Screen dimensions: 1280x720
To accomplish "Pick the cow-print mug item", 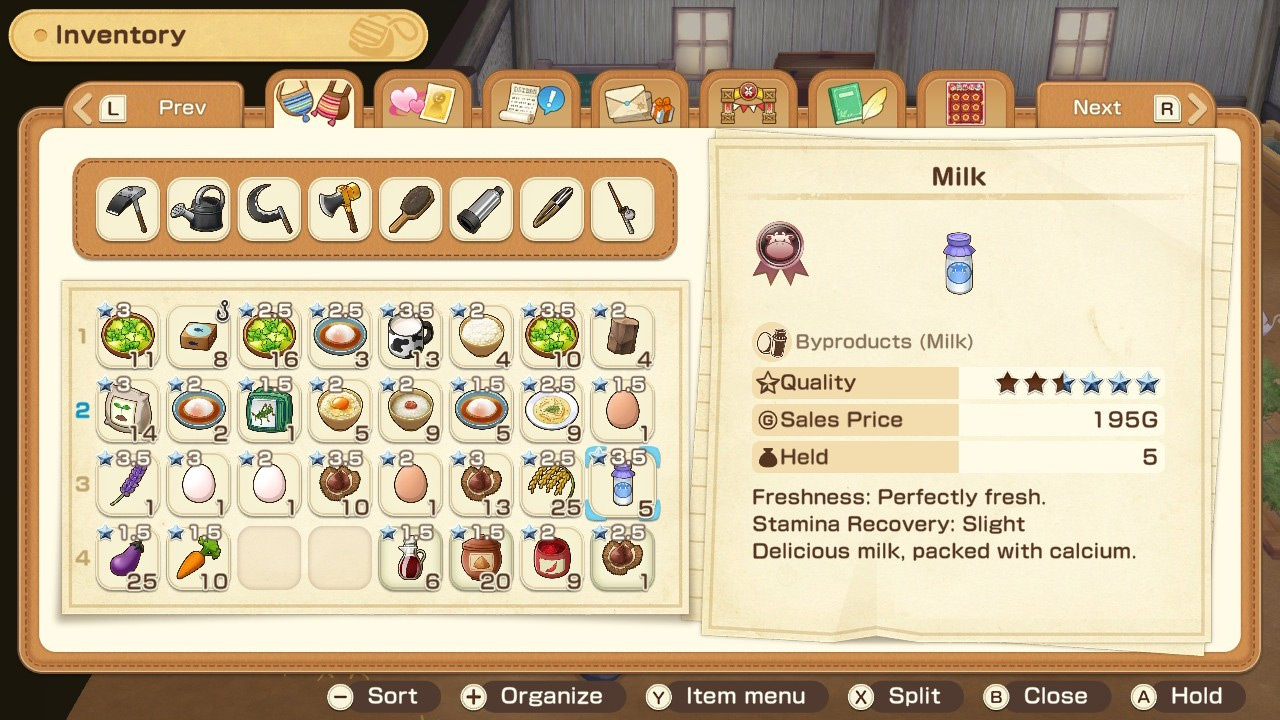I will pos(410,336).
